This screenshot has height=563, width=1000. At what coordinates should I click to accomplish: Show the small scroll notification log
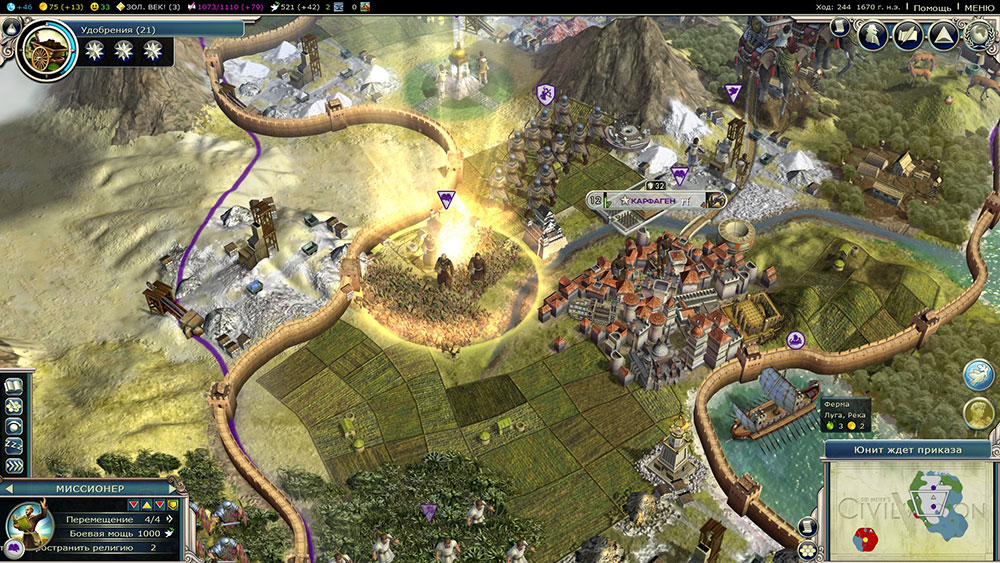point(809,527)
